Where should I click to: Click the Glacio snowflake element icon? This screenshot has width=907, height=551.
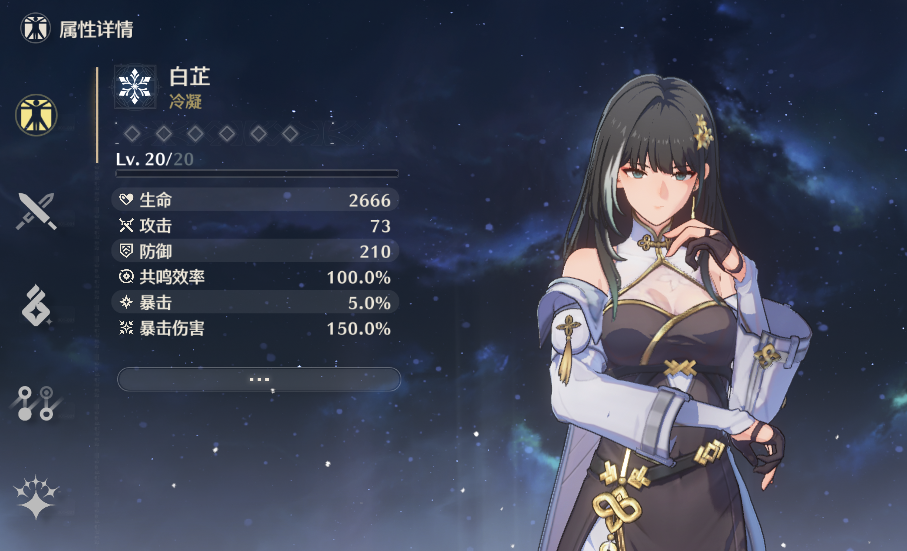tap(134, 86)
